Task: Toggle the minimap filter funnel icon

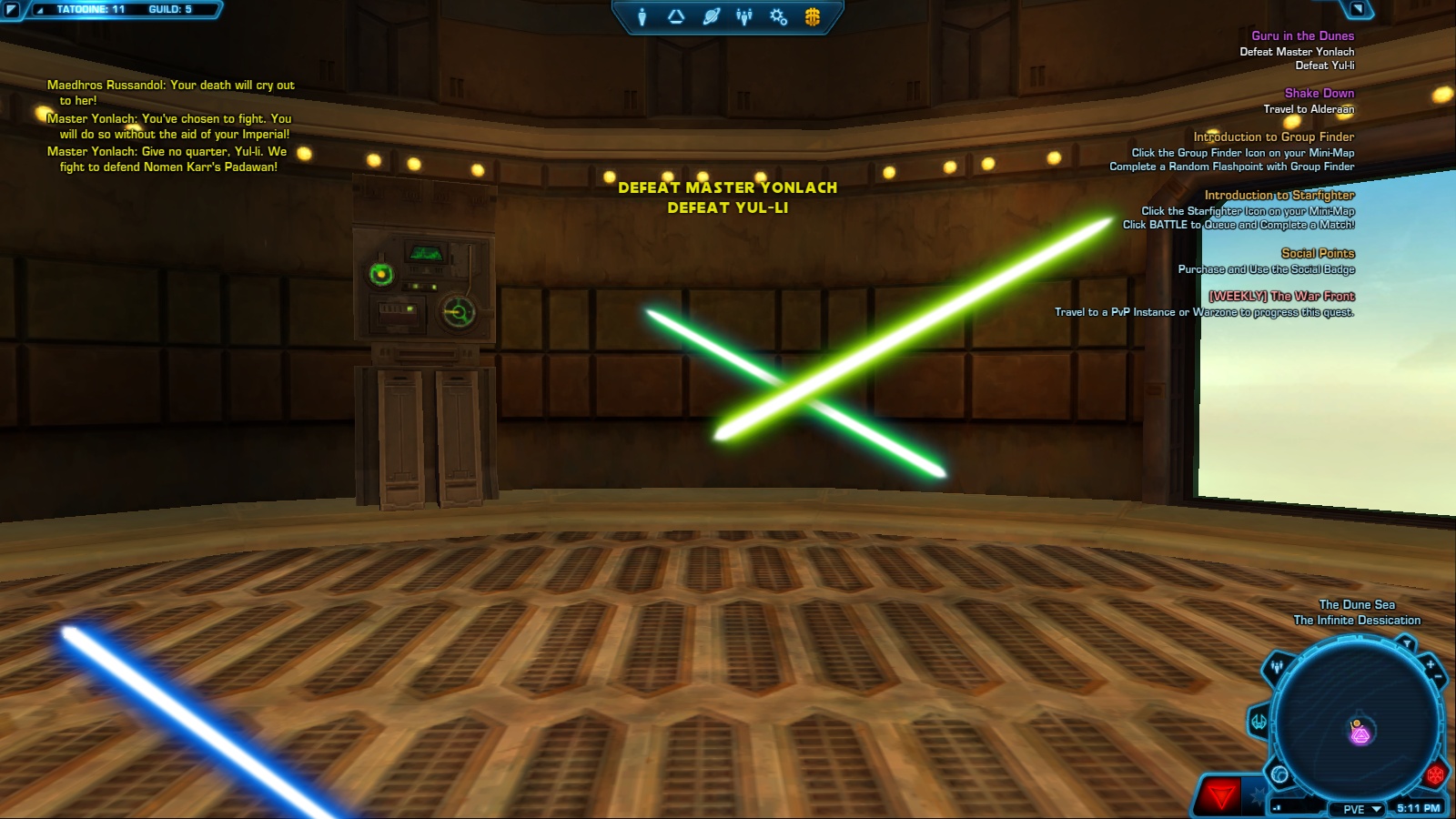Action: click(x=1407, y=643)
